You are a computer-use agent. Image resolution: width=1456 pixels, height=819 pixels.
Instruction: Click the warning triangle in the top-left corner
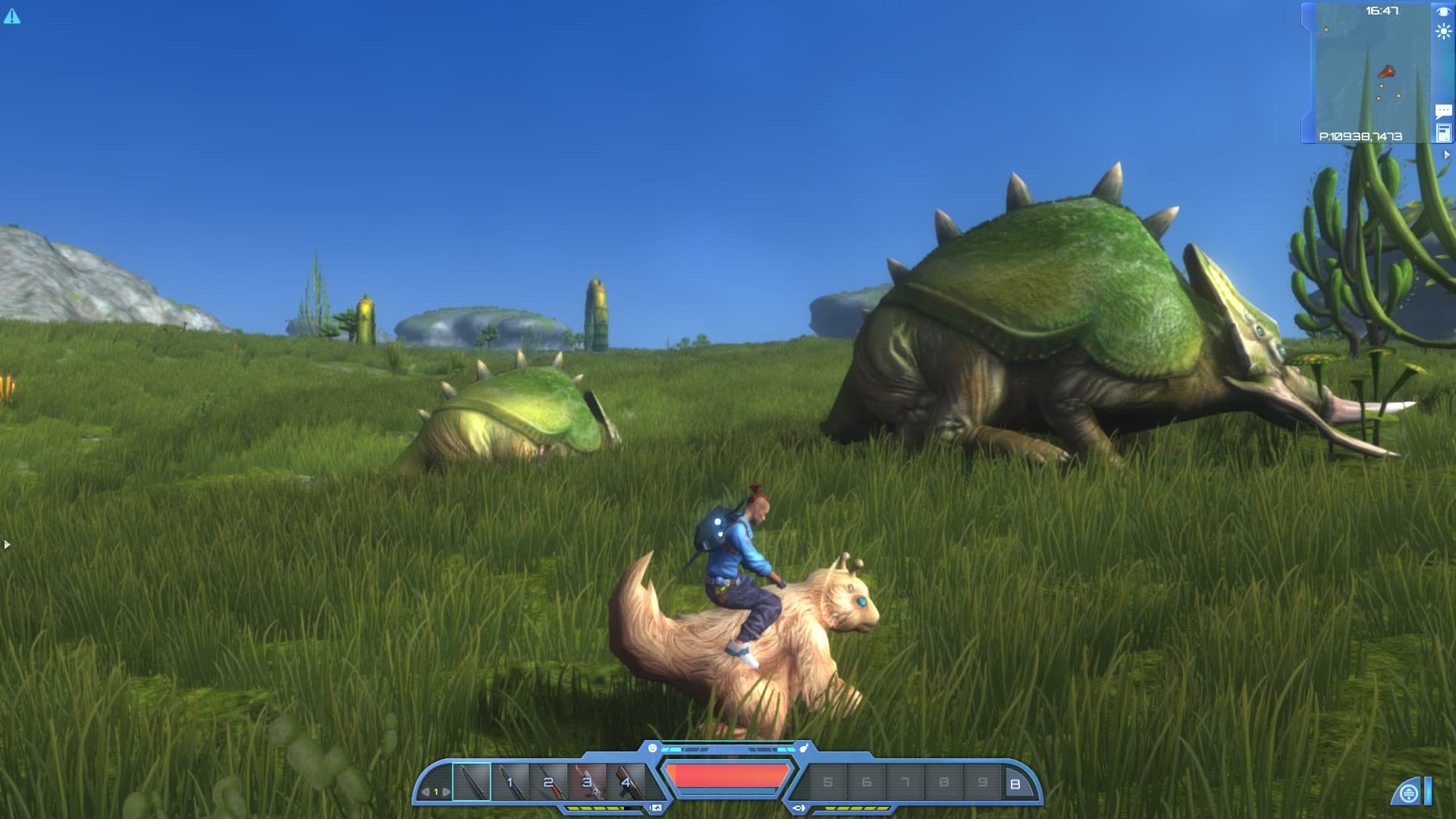tap(11, 14)
